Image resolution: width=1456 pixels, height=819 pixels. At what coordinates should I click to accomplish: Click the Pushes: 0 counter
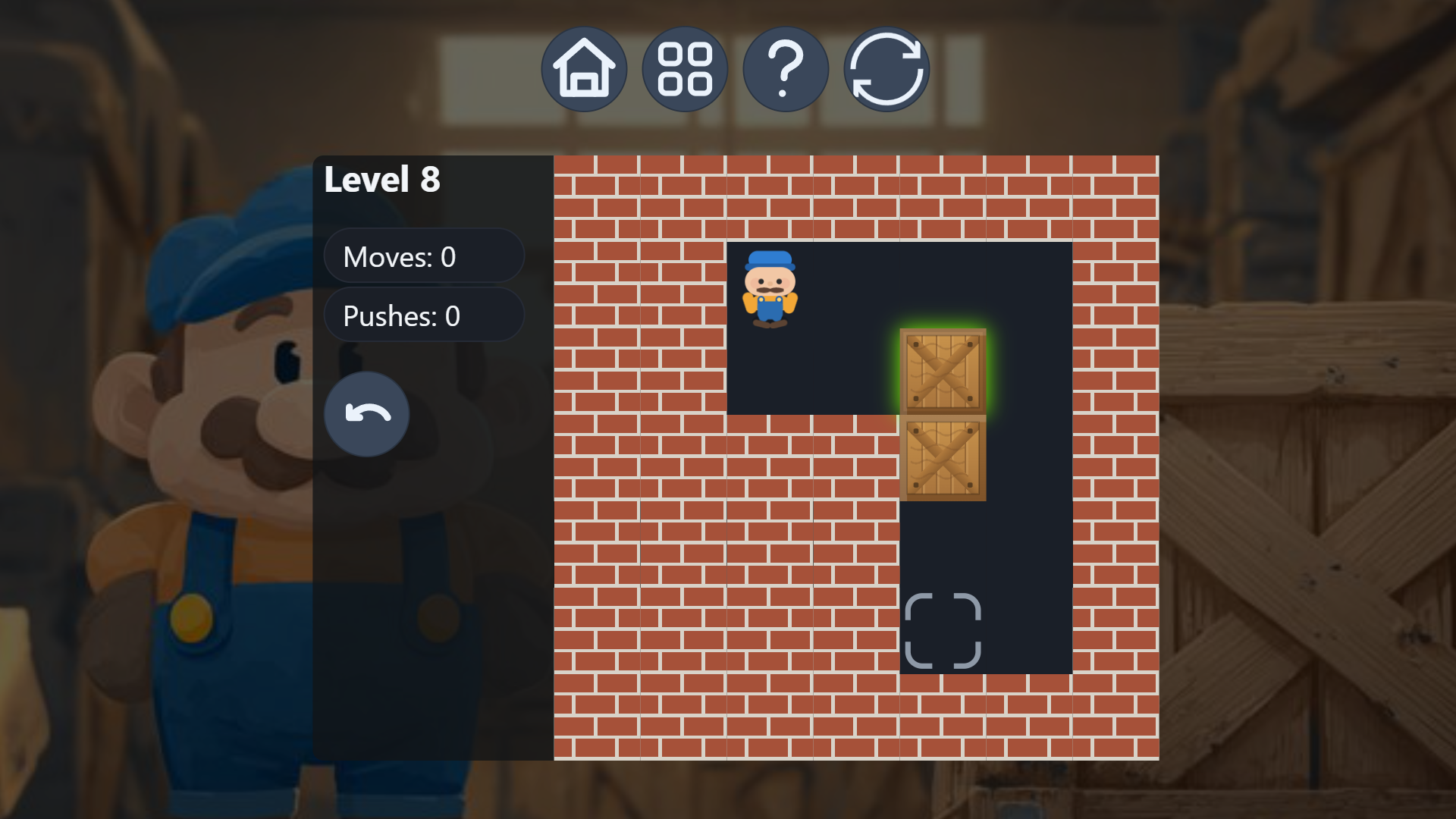(x=424, y=315)
